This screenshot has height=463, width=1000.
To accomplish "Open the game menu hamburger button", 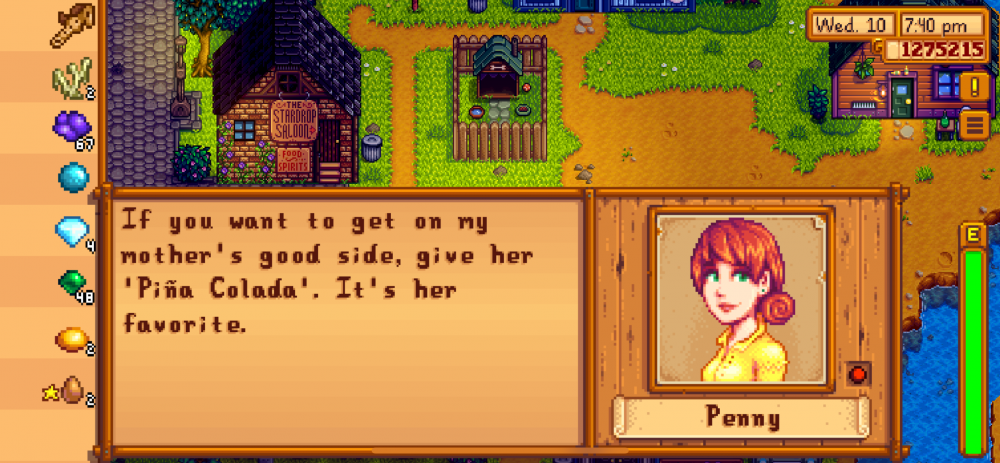I will [973, 124].
